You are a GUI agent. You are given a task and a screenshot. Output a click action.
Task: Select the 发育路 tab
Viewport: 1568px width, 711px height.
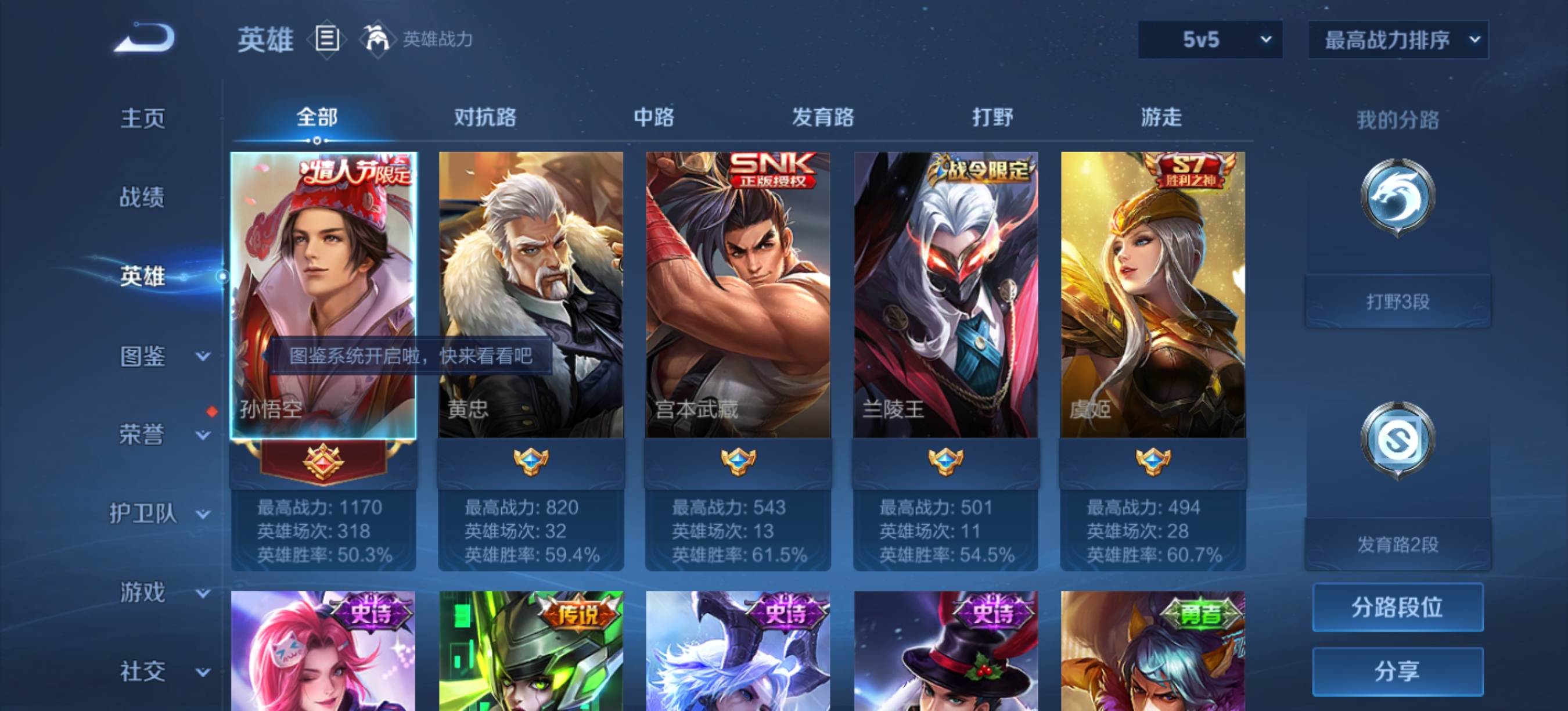[822, 116]
